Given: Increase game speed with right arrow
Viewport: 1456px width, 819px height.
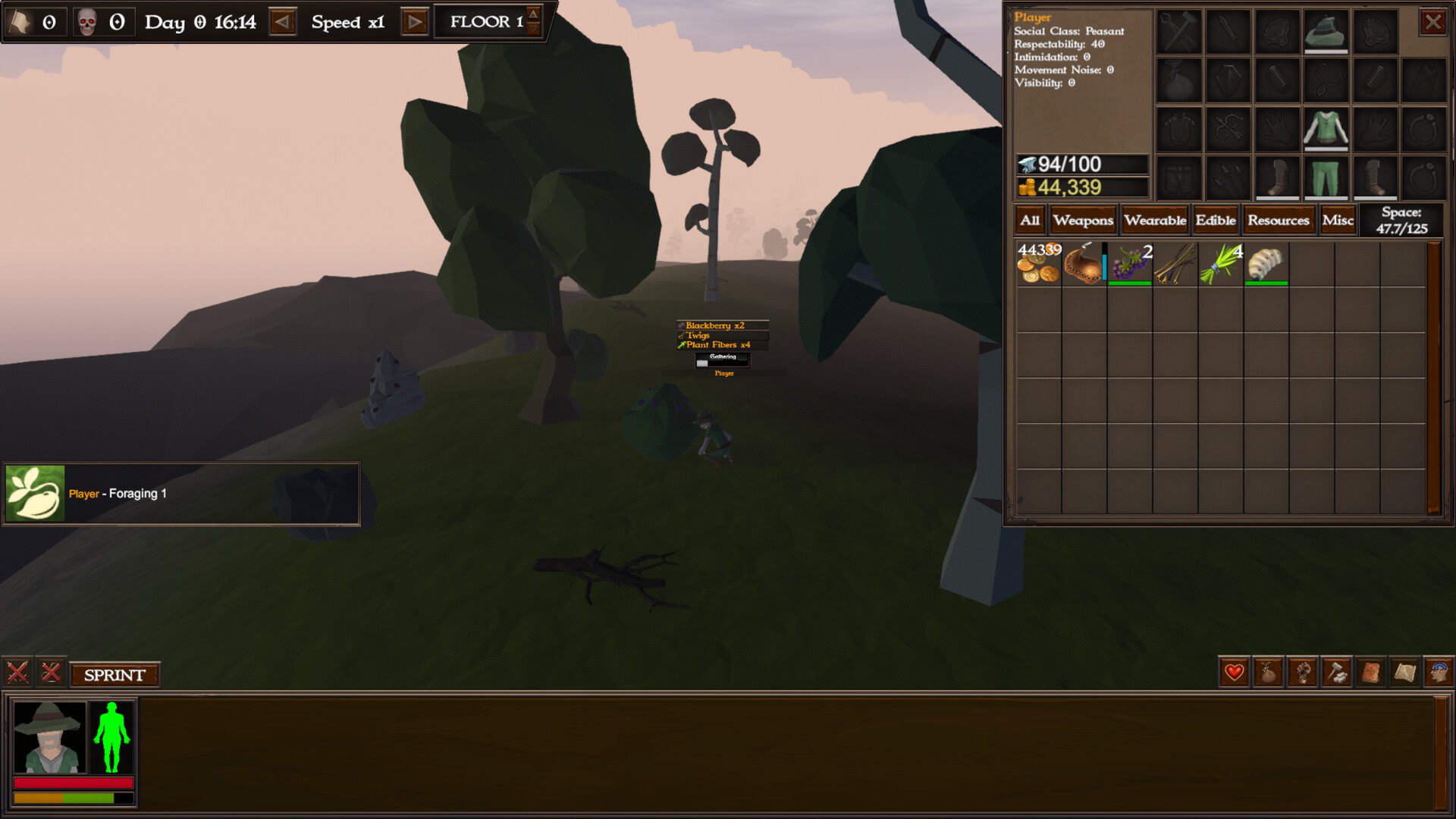Looking at the screenshot, I should (x=413, y=22).
